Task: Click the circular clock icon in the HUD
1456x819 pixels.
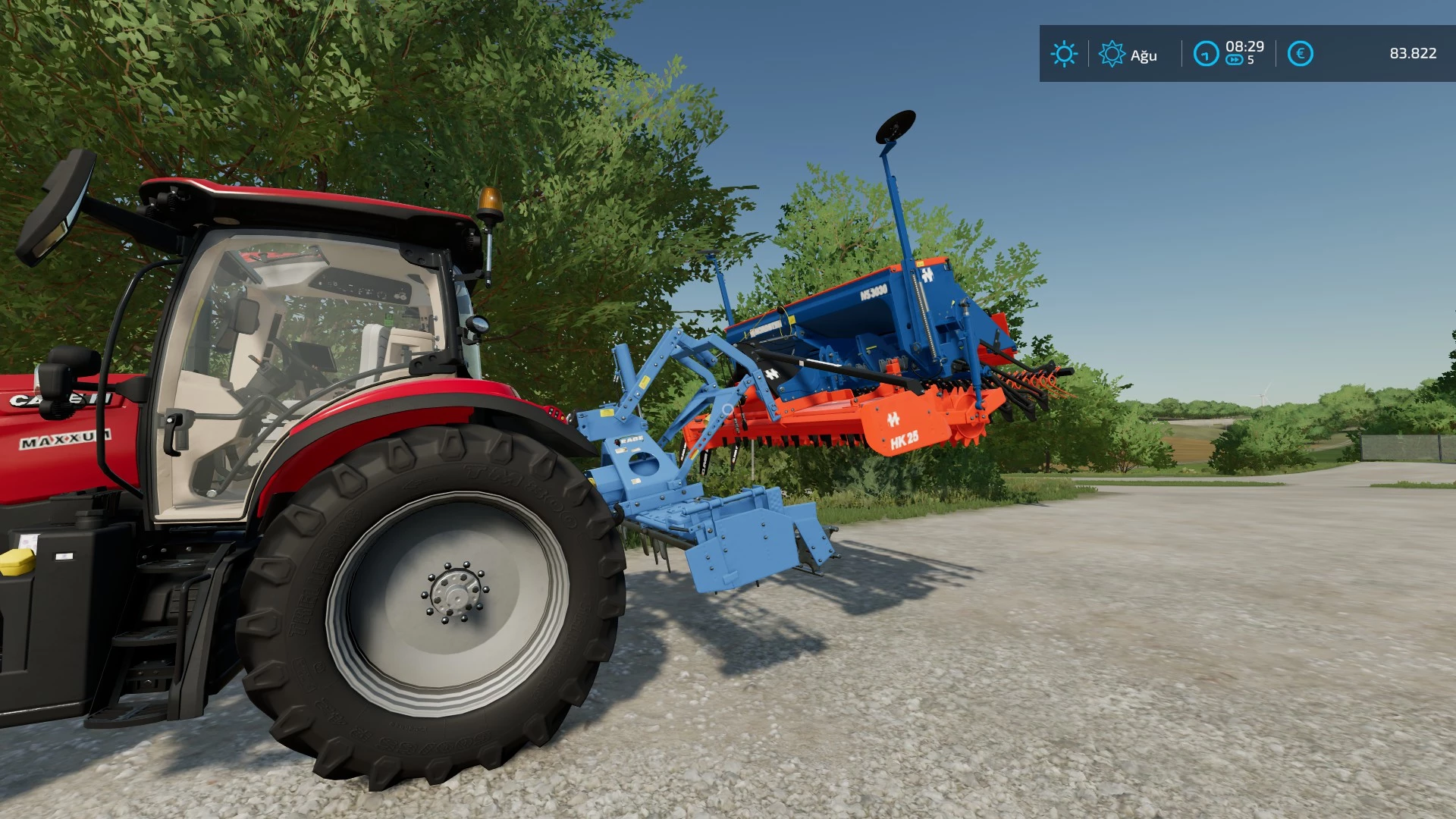Action: coord(1206,54)
